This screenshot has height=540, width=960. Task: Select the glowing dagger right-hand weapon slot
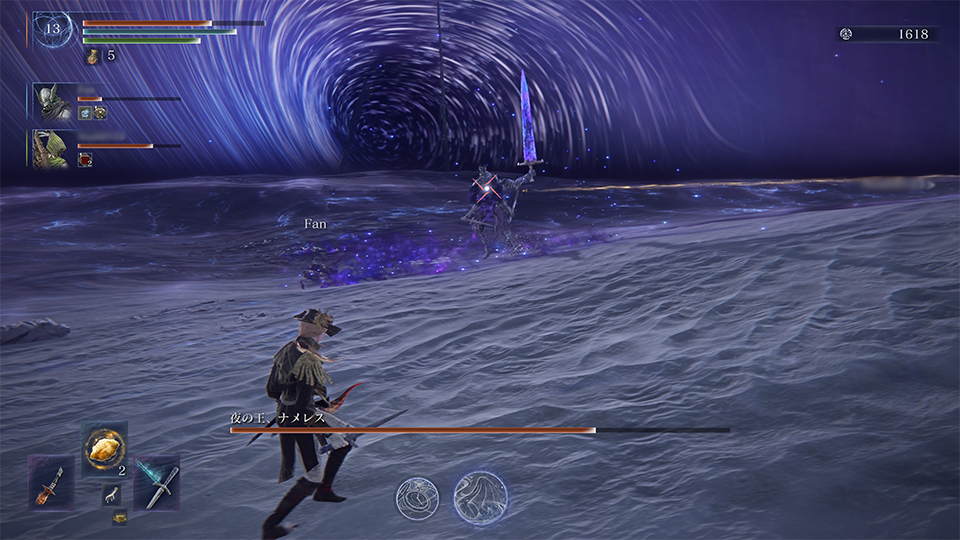pyautogui.click(x=156, y=482)
